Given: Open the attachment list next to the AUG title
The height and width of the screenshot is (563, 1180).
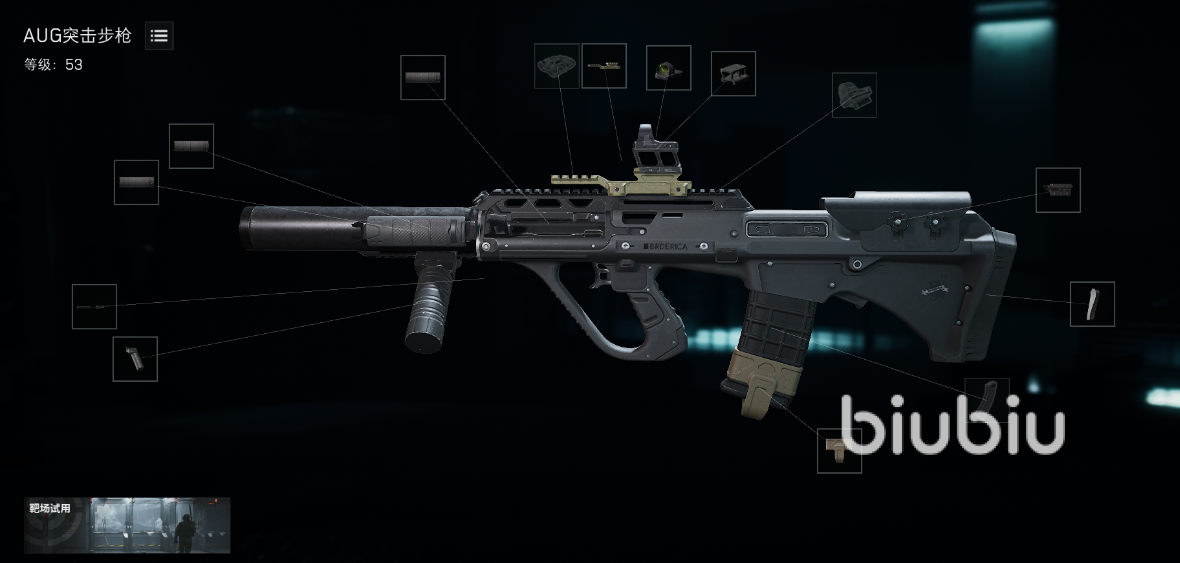Looking at the screenshot, I should tap(159, 36).
